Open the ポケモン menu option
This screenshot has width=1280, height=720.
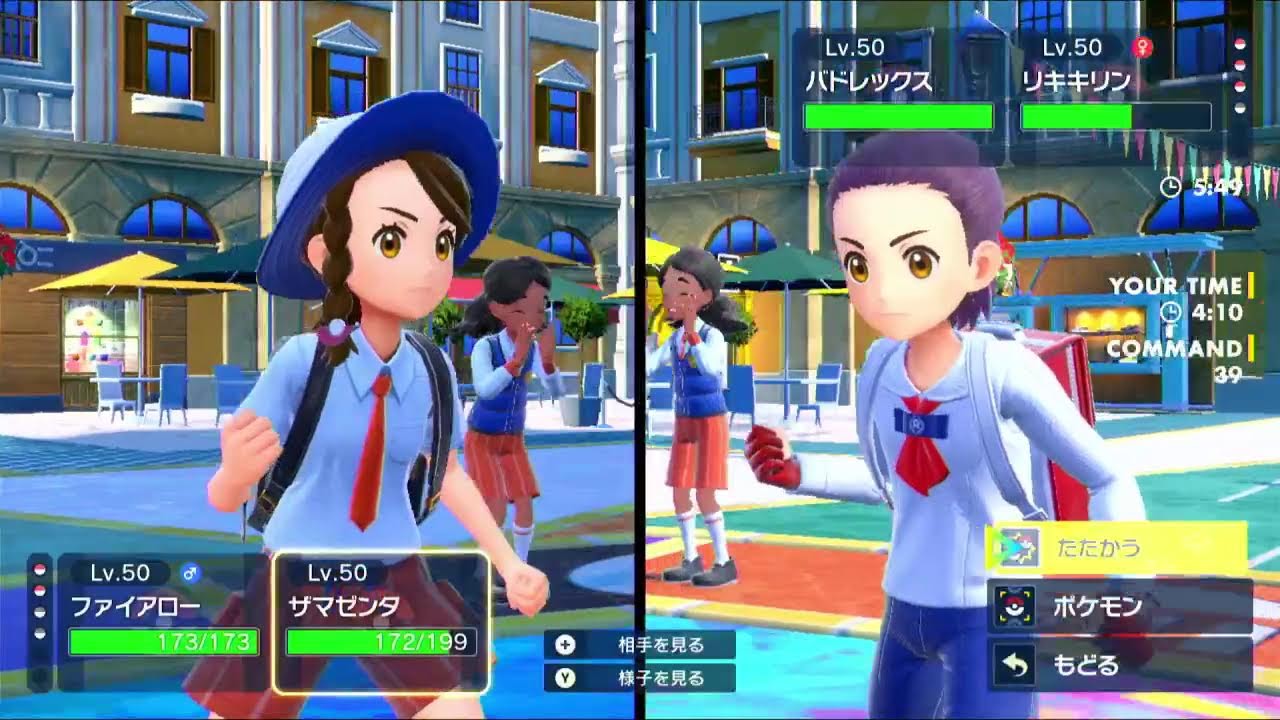point(1120,606)
